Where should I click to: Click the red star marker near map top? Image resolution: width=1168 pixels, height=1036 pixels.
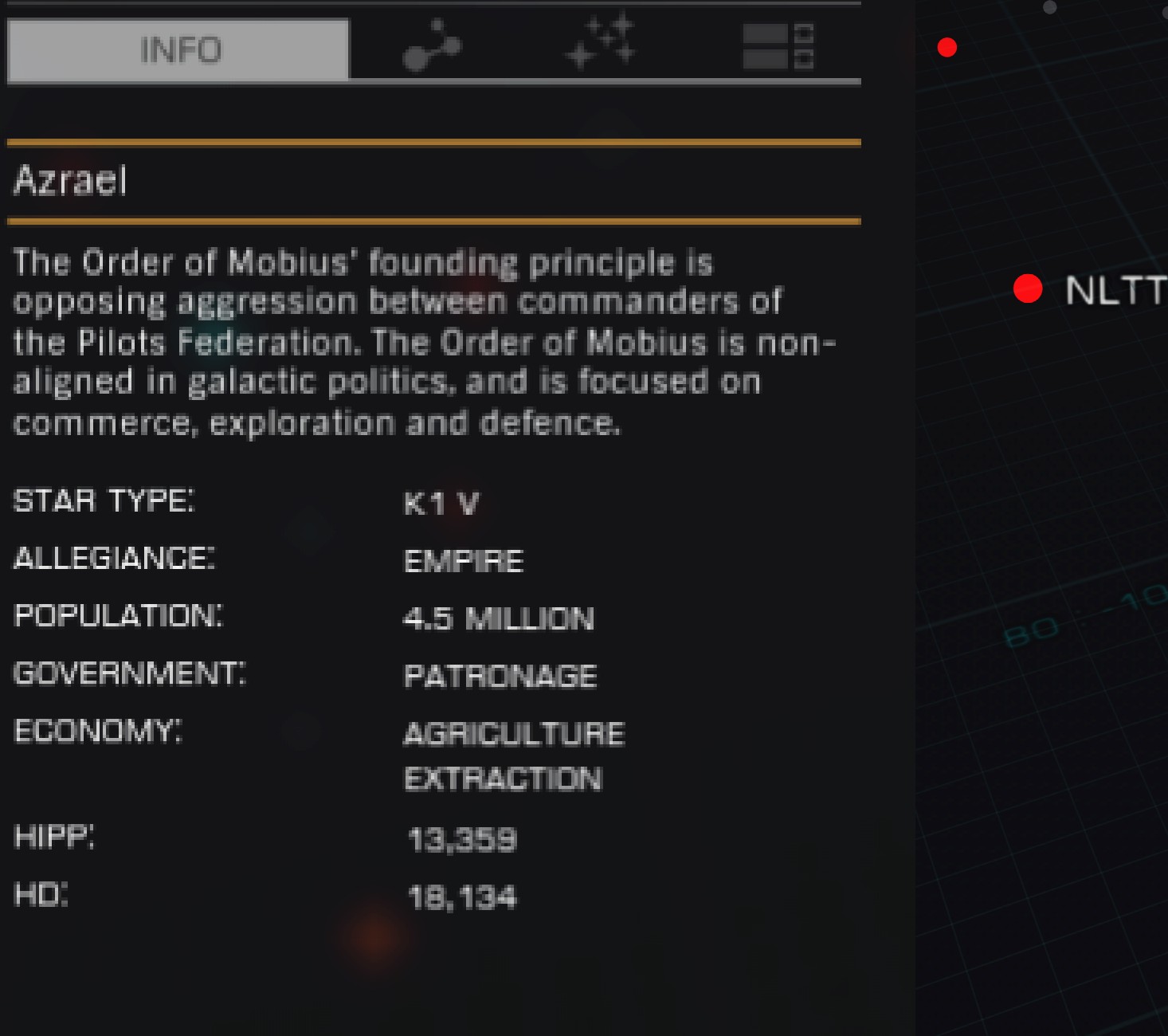point(947,49)
